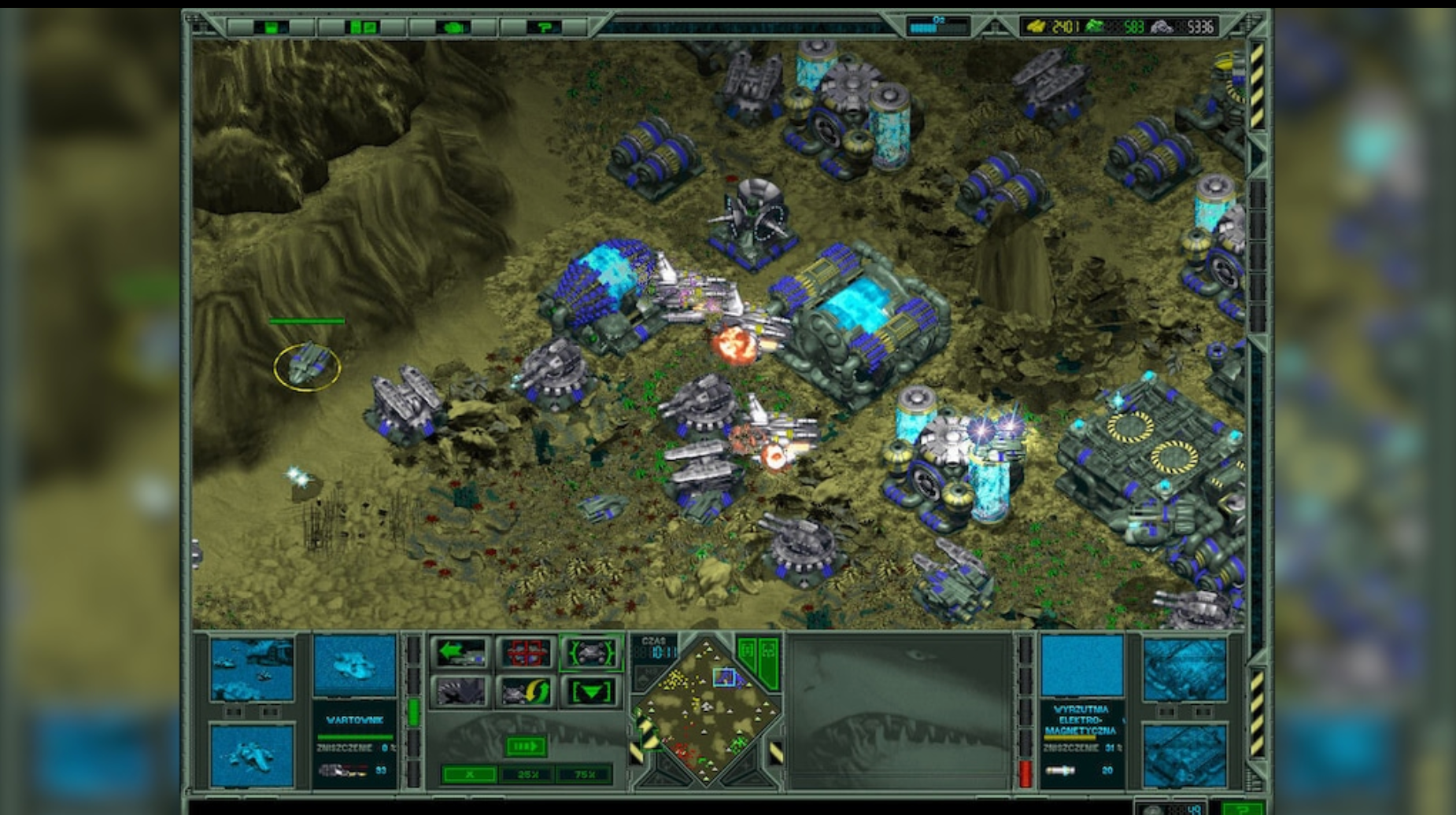This screenshot has width=1456, height=815.
Task: Set game speed to 25X
Action: click(x=529, y=774)
